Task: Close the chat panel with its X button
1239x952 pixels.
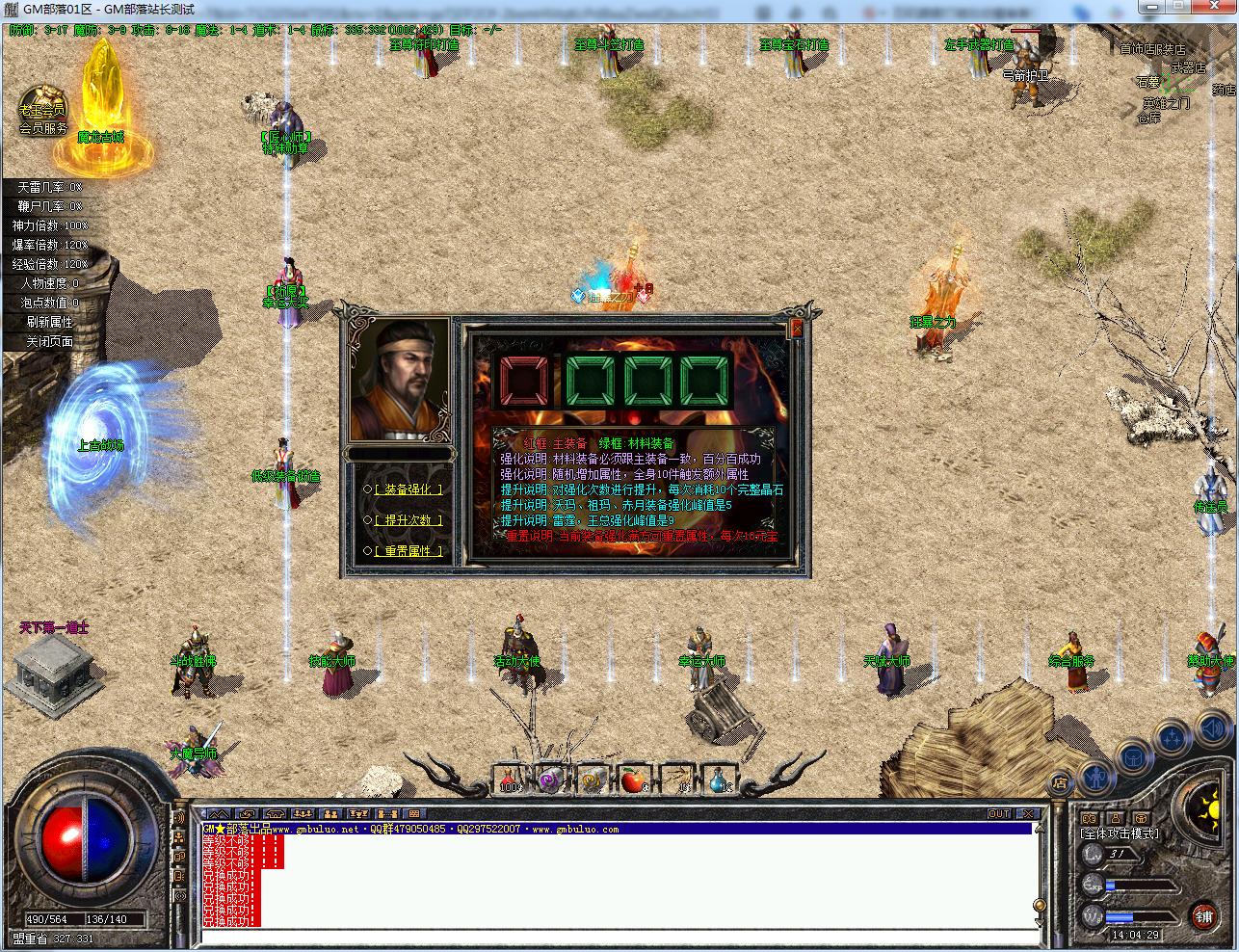Action: [1028, 814]
